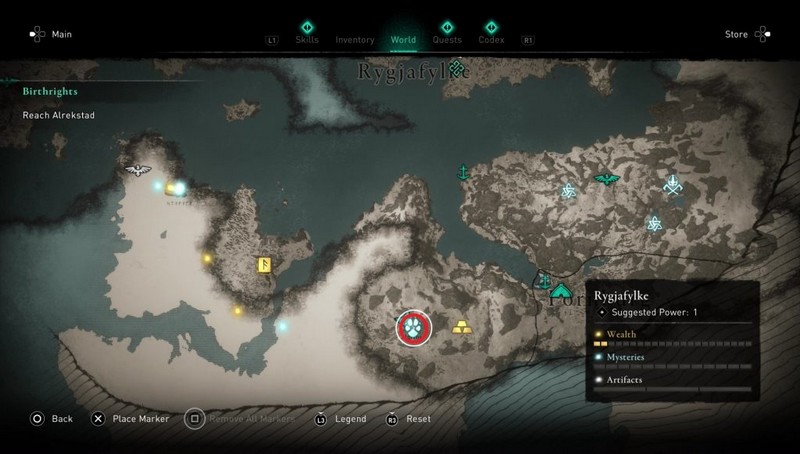Go to the Quests tab
The height and width of the screenshot is (454, 800).
click(447, 40)
